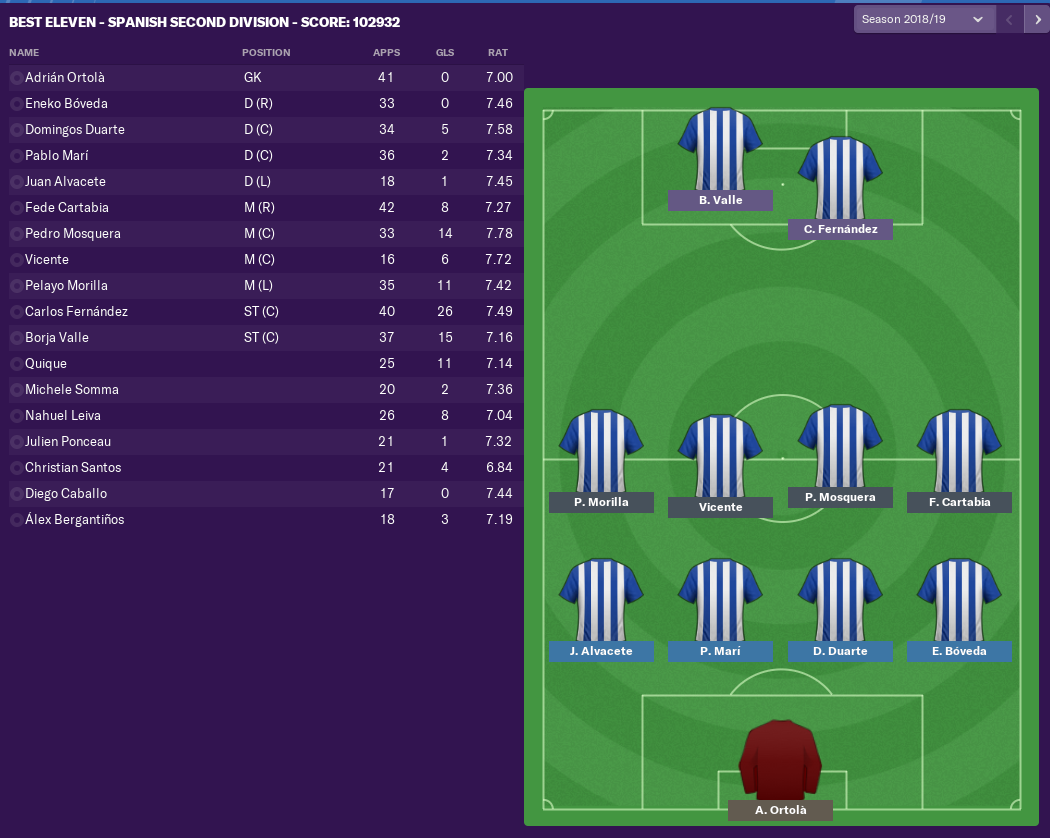Open the Season 2018/19 dropdown
Screen dimensions: 1050x838
922,19
